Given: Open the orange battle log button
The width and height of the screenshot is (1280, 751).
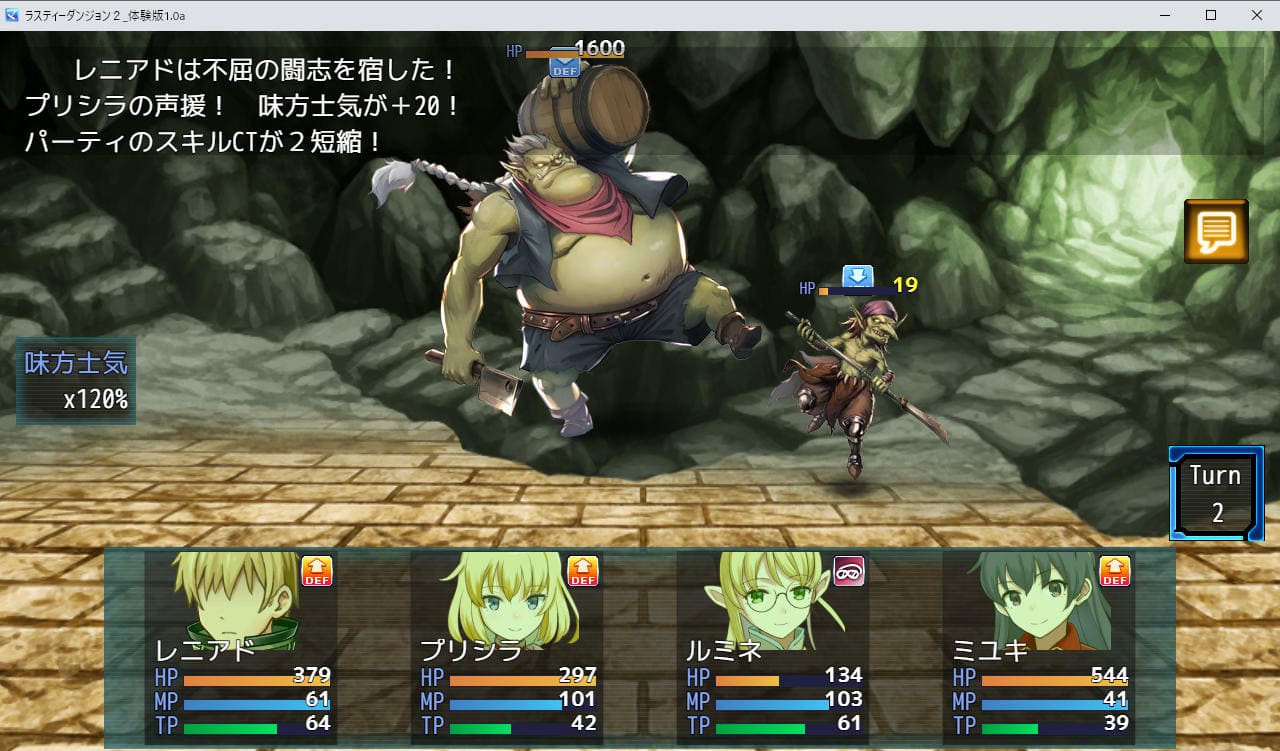Looking at the screenshot, I should click(x=1216, y=232).
